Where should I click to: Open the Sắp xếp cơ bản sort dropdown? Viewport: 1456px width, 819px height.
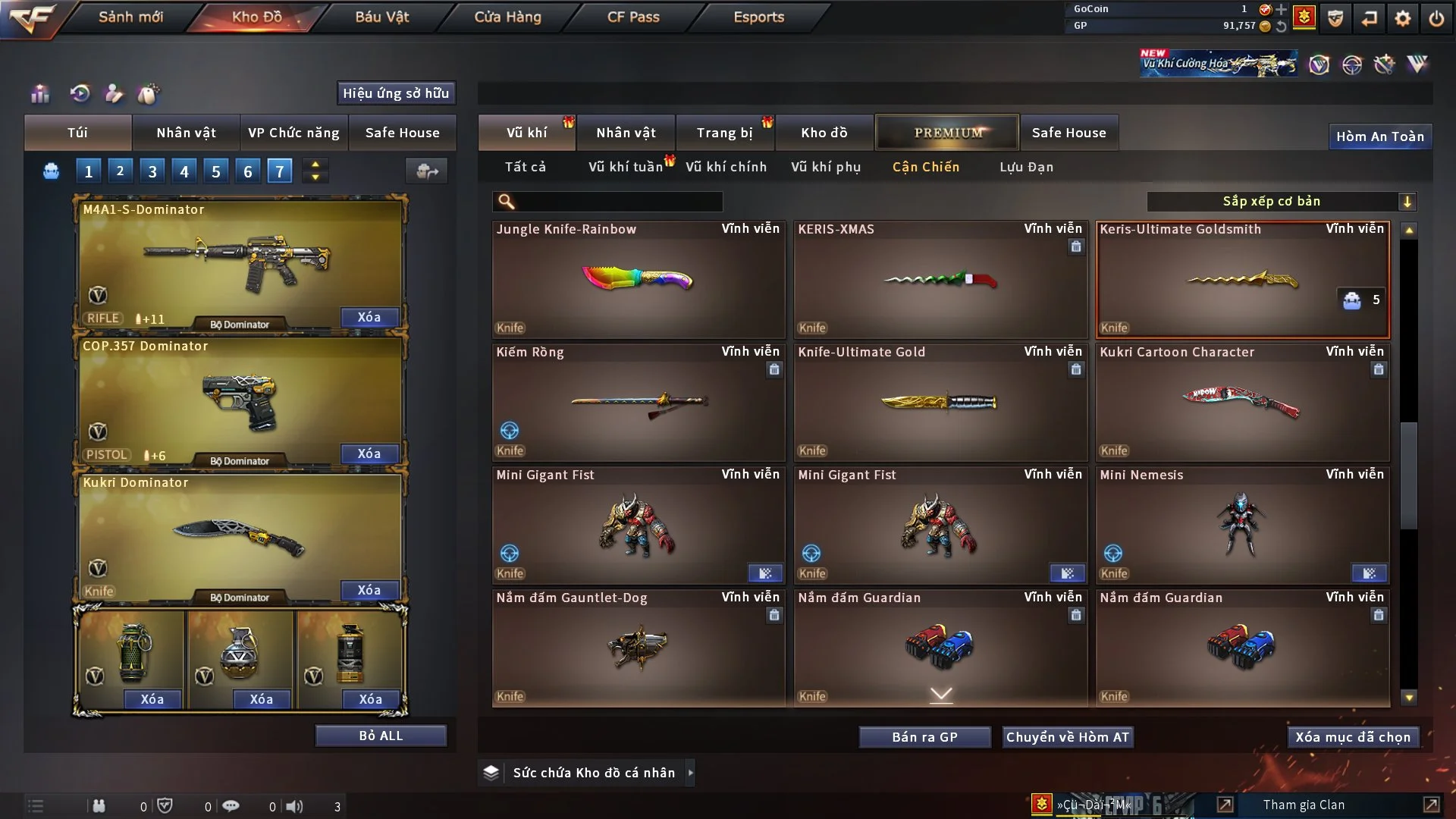click(x=1281, y=202)
